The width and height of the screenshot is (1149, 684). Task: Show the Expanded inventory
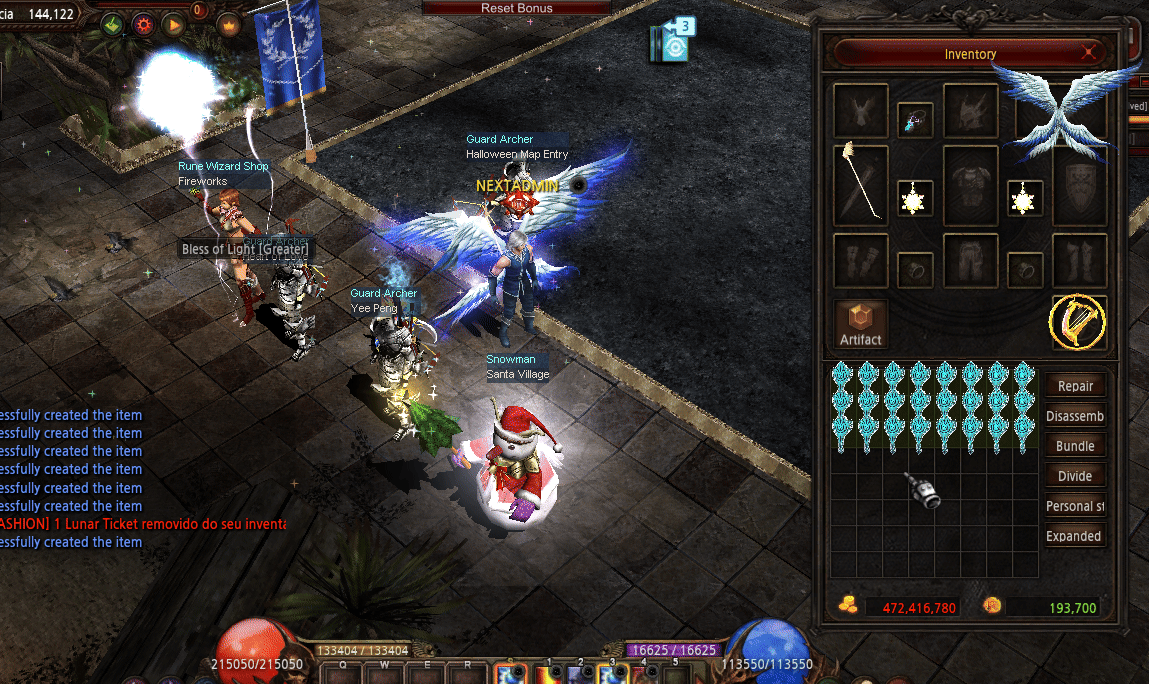coord(1075,536)
